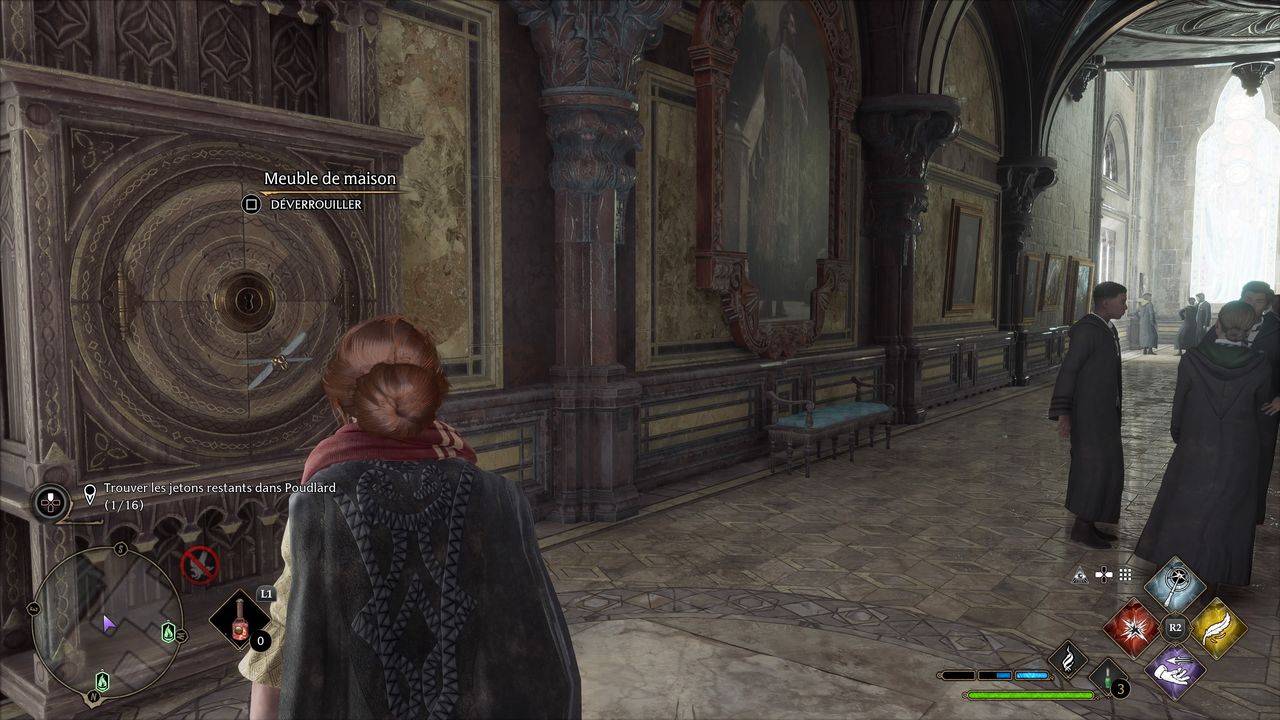Select the red potion tool slot
This screenshot has height=720, width=1280.
(x=240, y=620)
